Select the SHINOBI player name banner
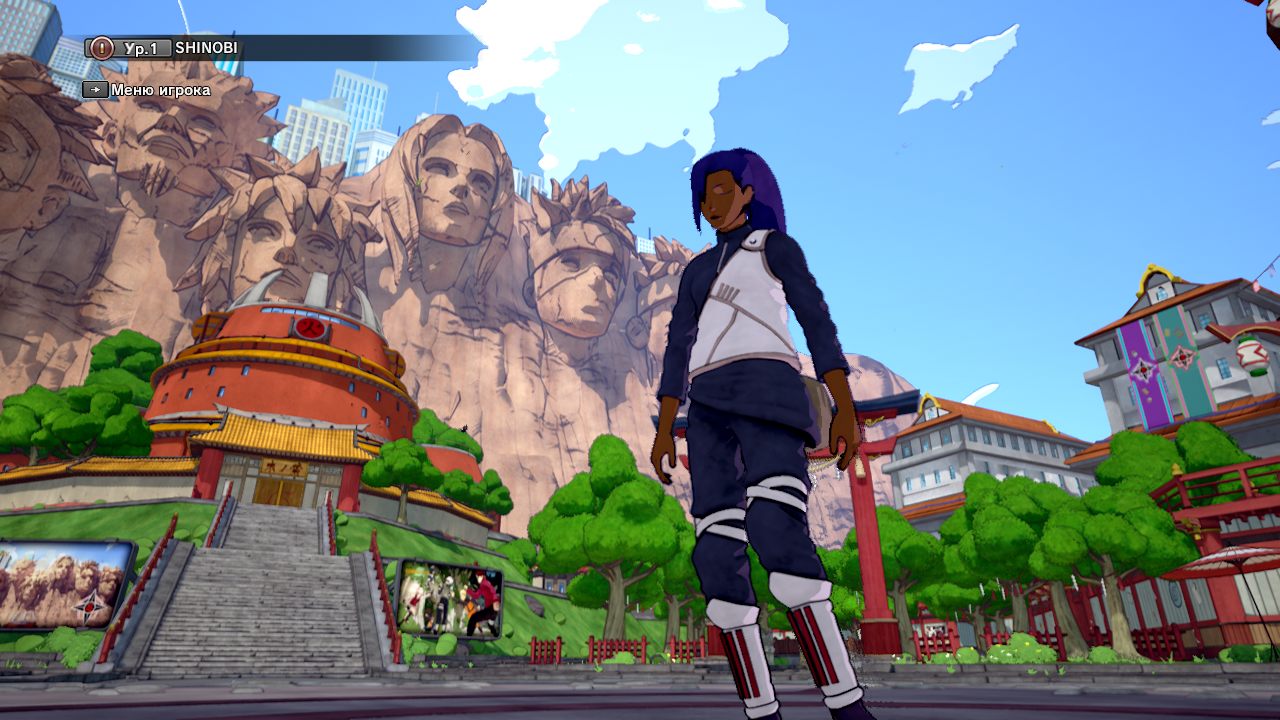Viewport: 1280px width, 720px height. [208, 48]
